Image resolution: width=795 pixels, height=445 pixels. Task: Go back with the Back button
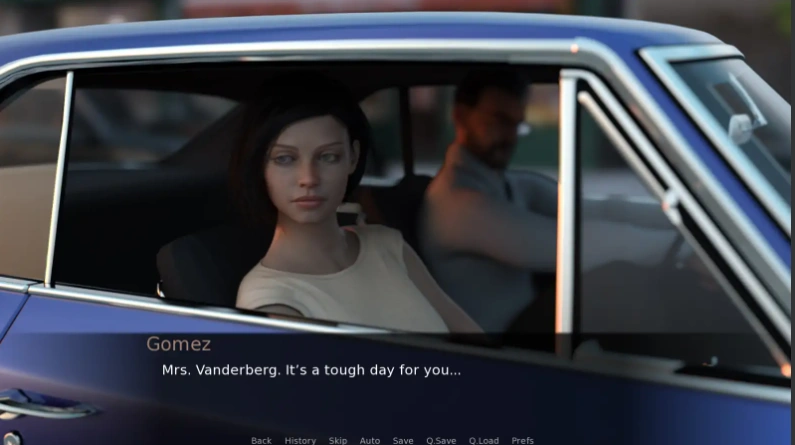point(261,440)
